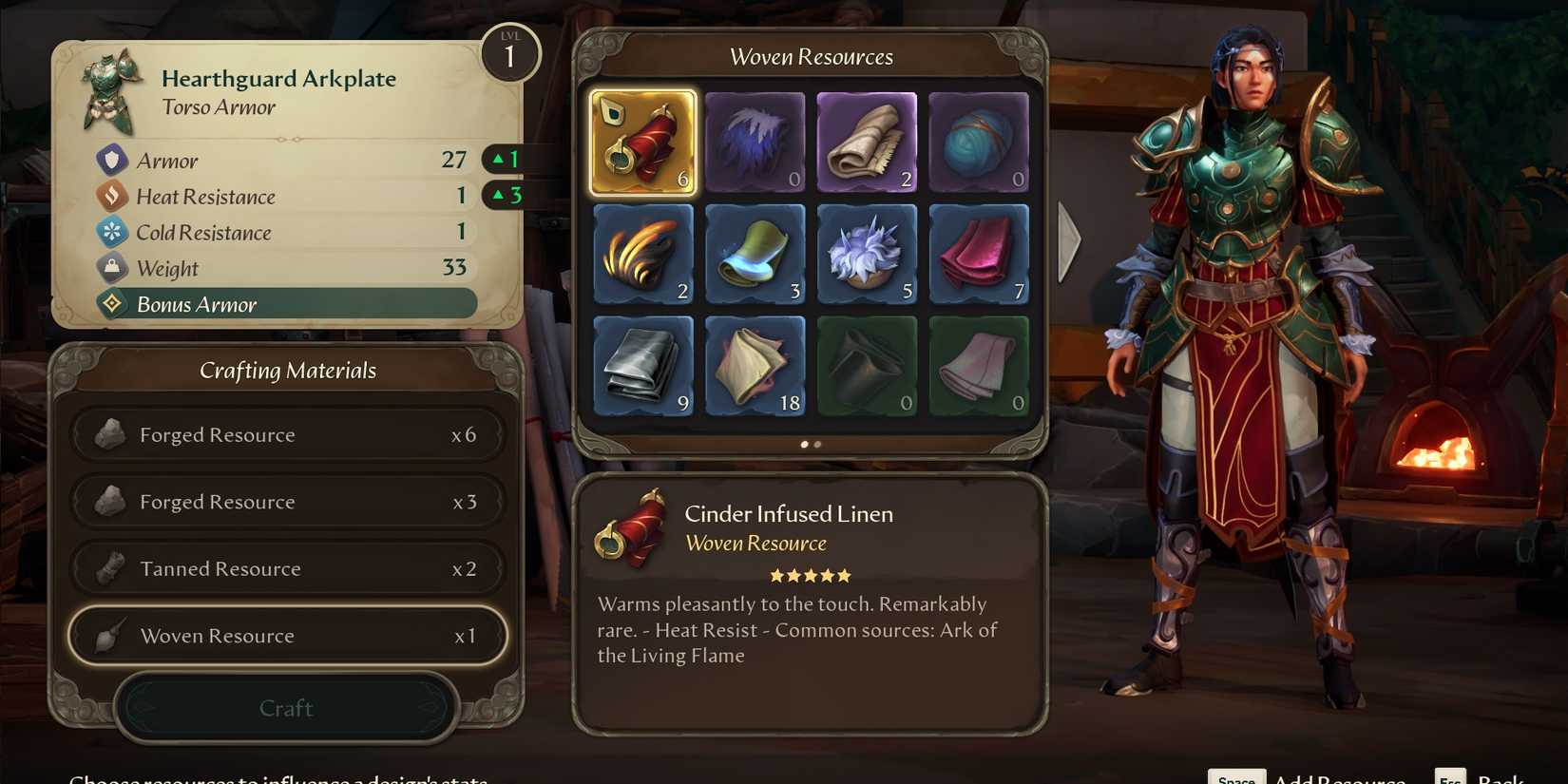Choose the rolled parchment resource with count 2
Screen dimensions: 1568x784
868,143
